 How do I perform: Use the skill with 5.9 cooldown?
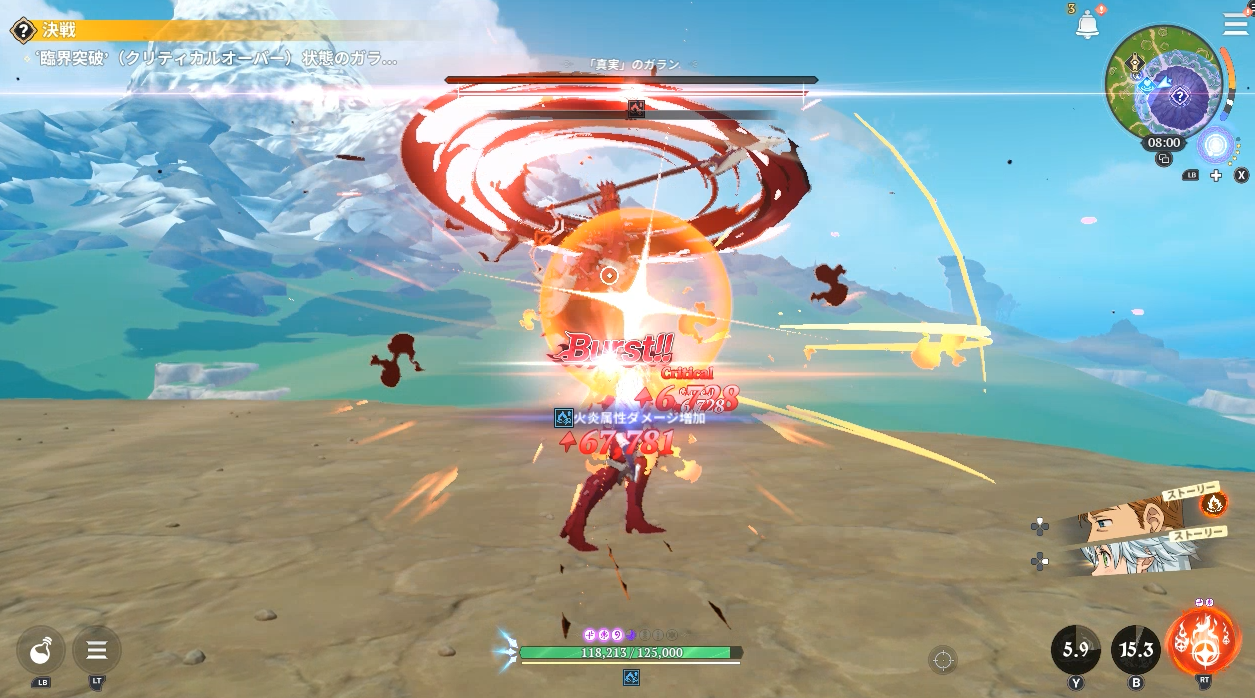1076,650
